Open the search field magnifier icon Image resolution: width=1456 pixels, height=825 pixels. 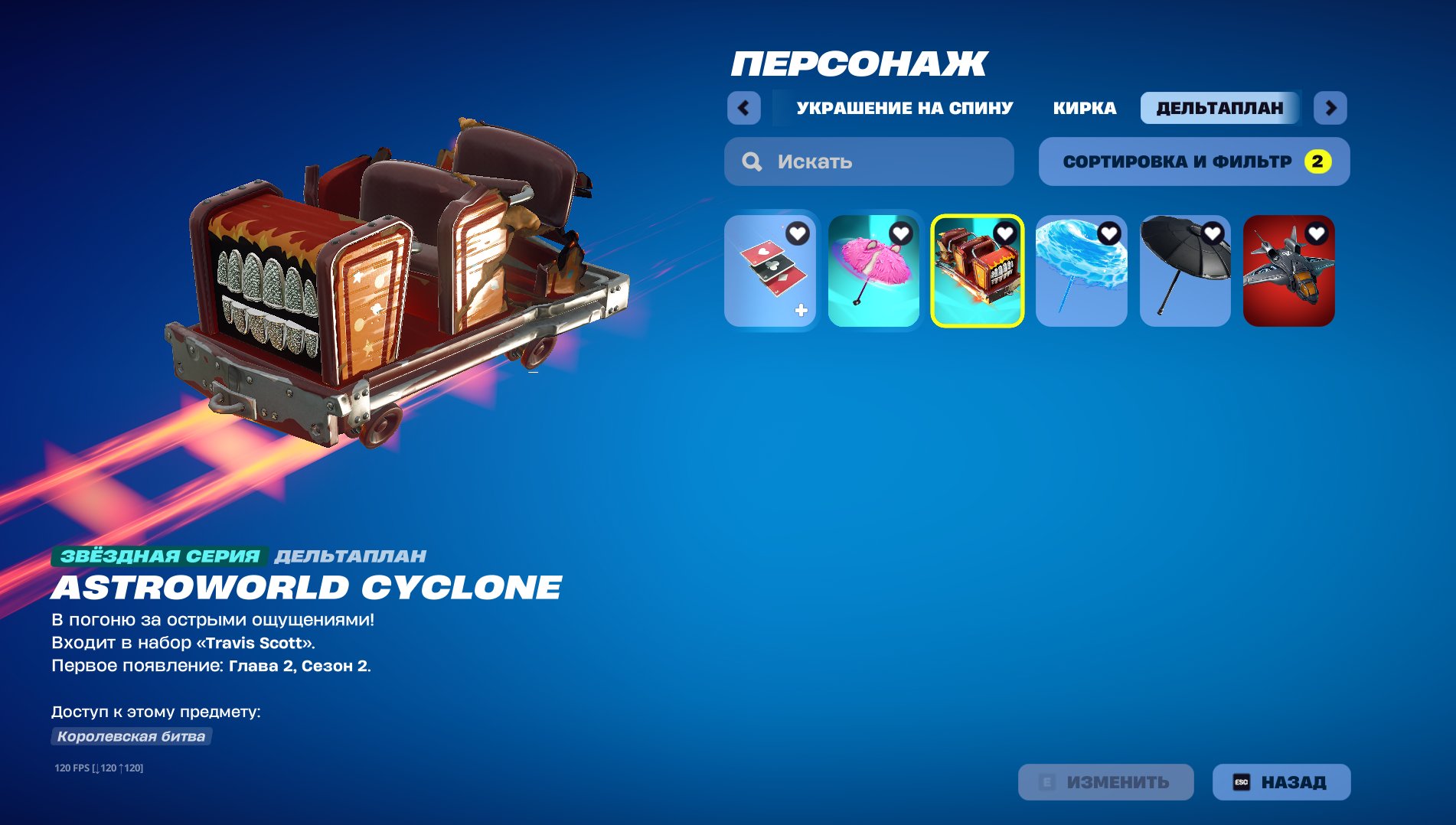(751, 161)
